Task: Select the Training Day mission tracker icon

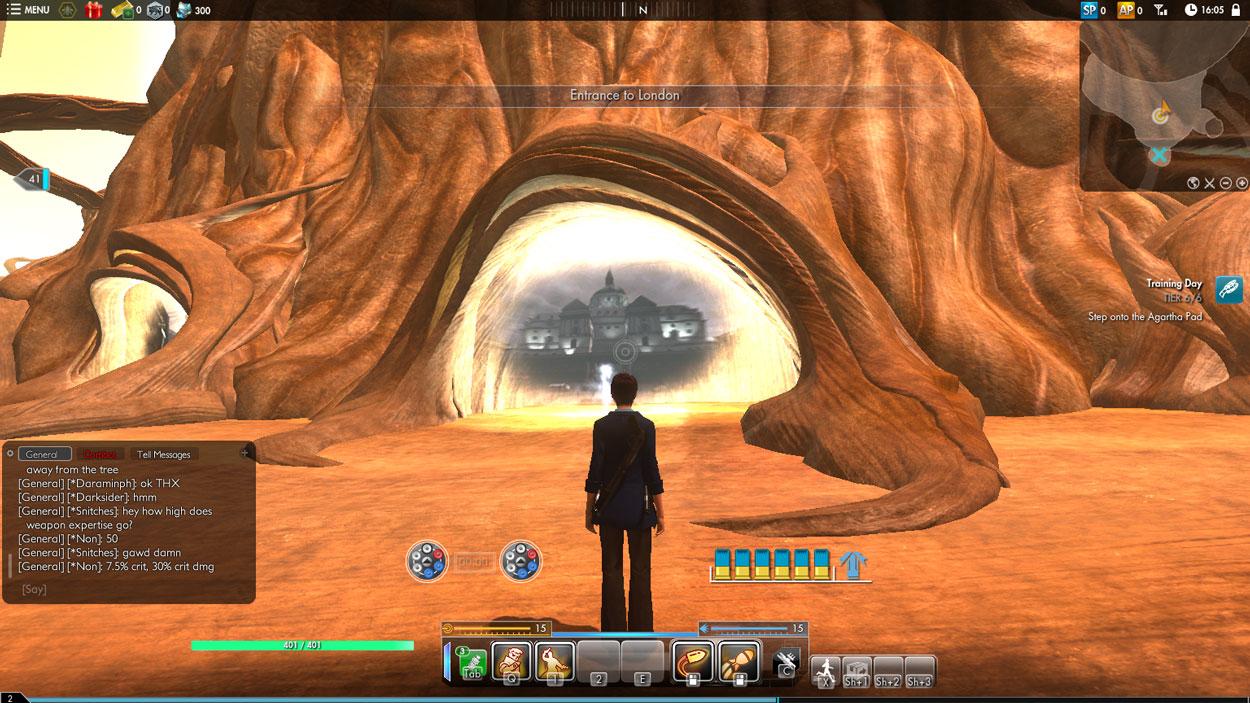Action: [1229, 290]
